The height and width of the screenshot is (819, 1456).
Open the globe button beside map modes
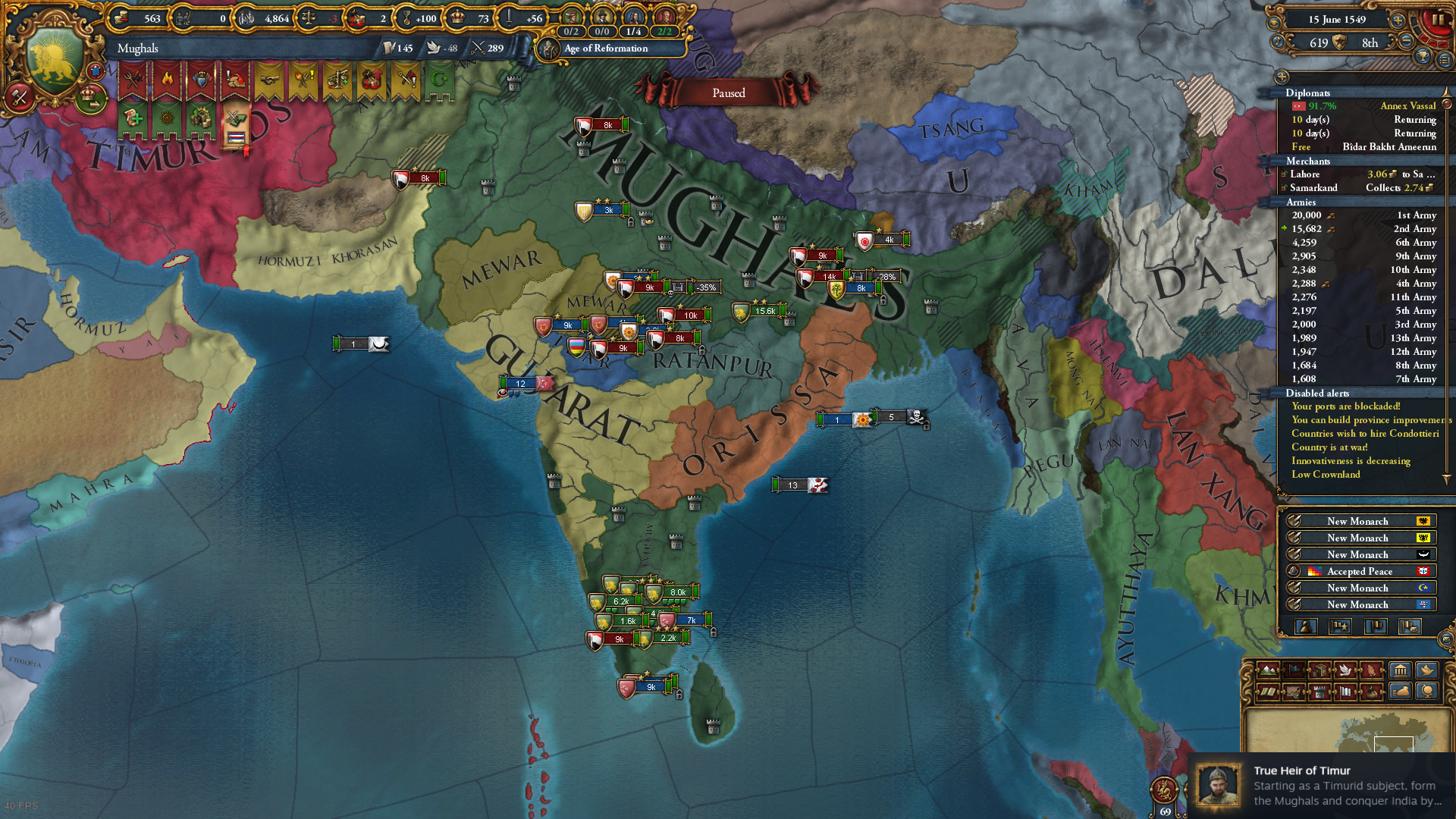(1427, 691)
